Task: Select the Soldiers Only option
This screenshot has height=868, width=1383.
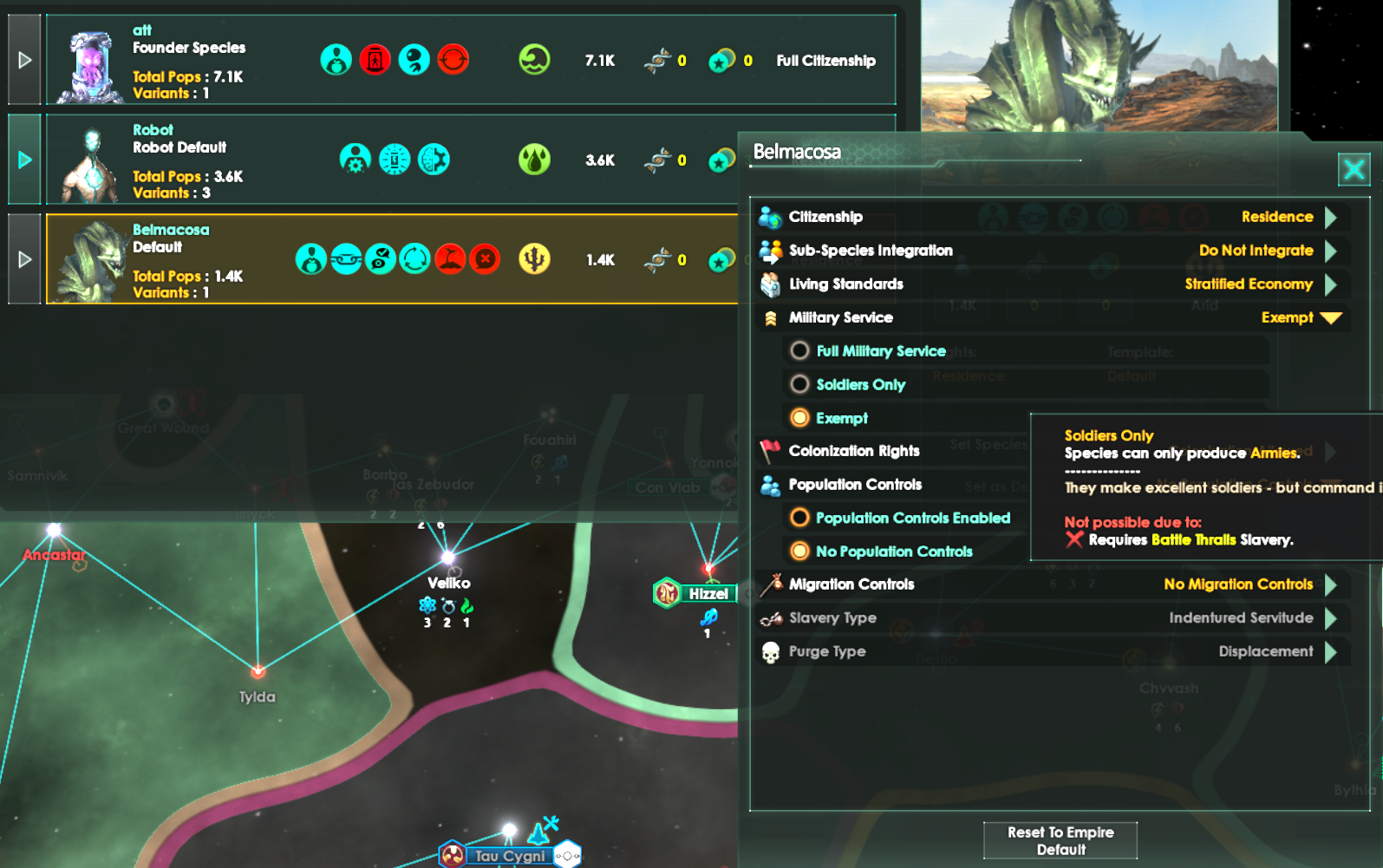Action: pyautogui.click(x=799, y=384)
